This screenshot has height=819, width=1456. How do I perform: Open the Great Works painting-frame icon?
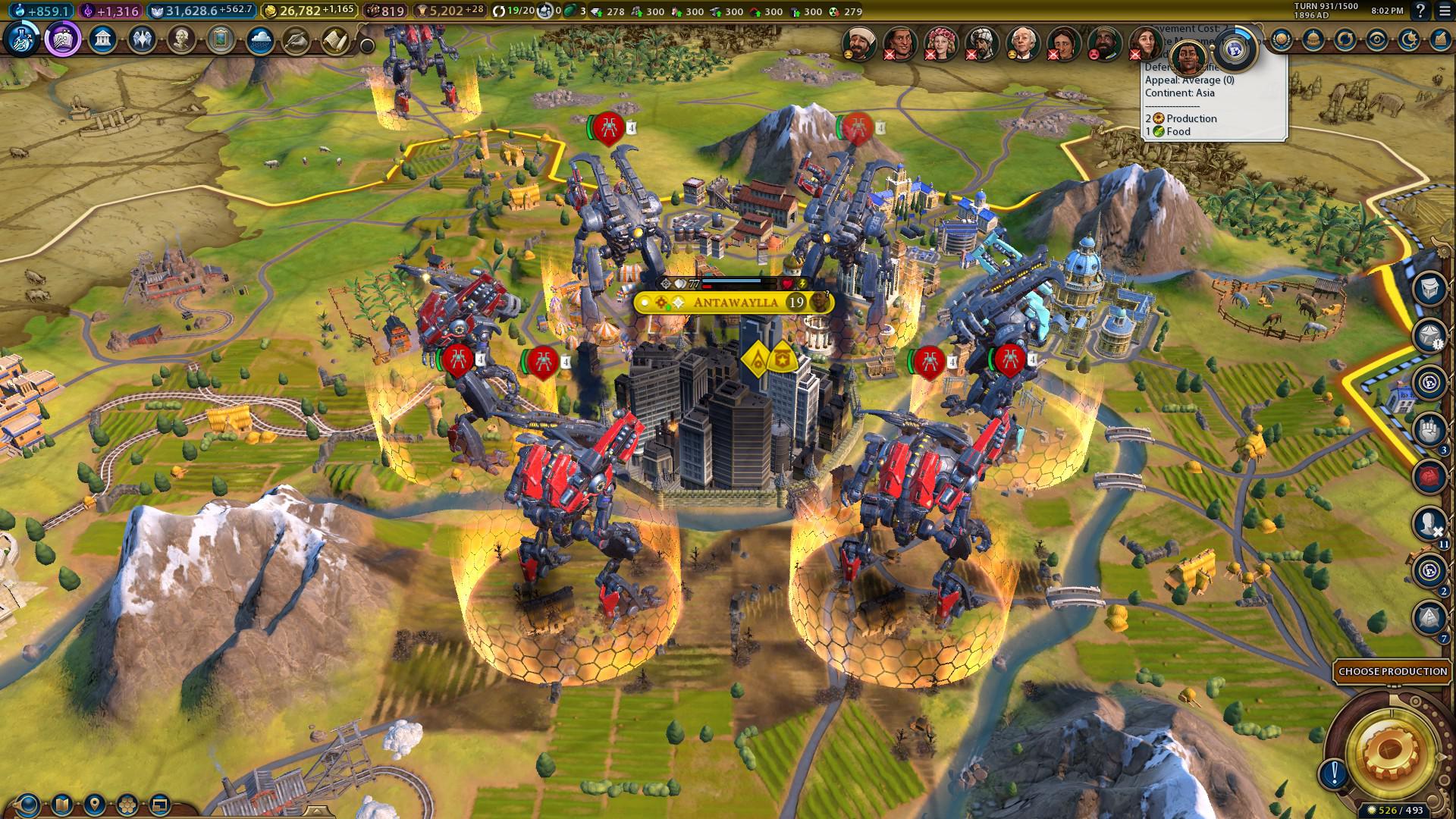221,39
